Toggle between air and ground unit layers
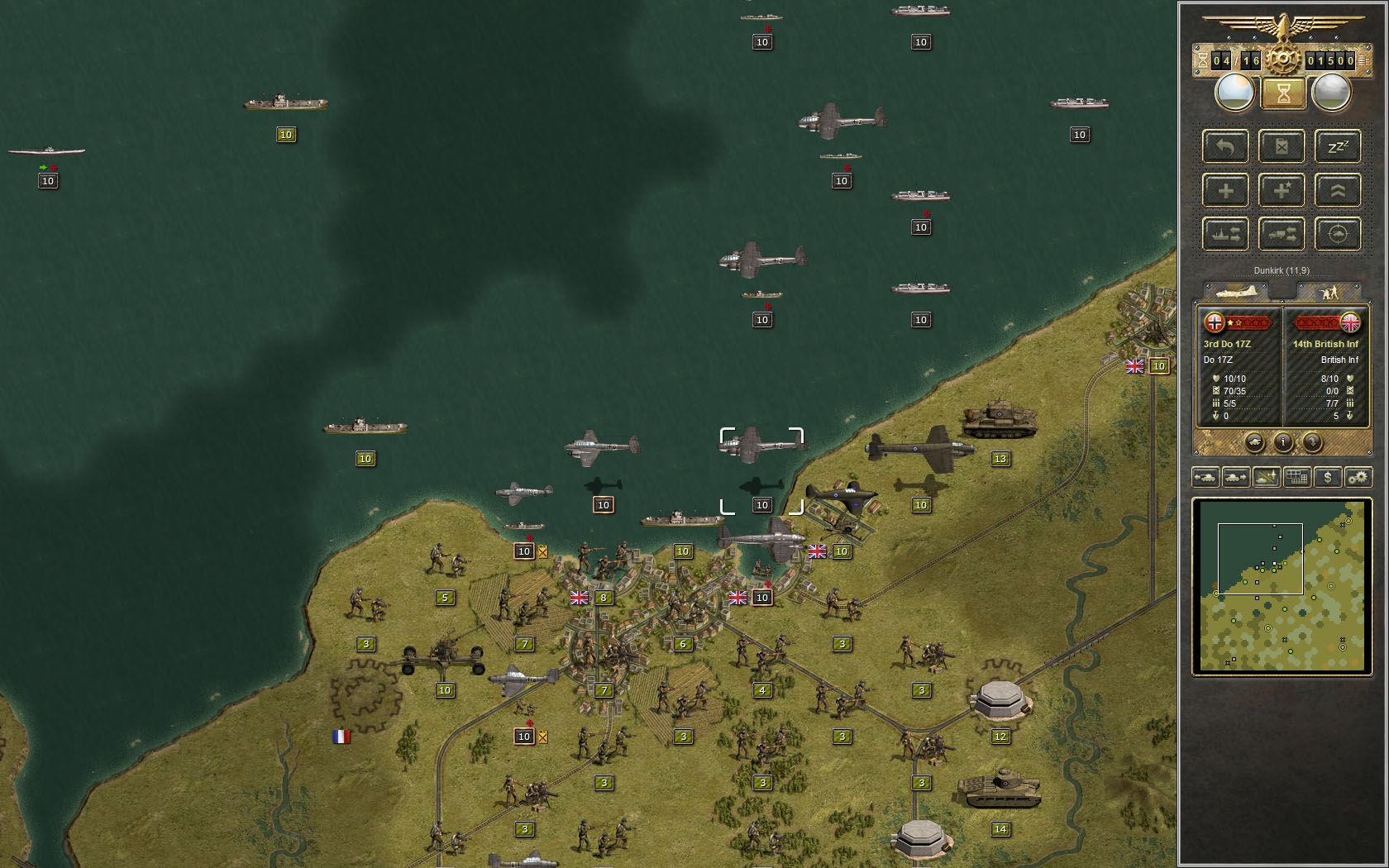The height and width of the screenshot is (868, 1389). pos(1266,477)
